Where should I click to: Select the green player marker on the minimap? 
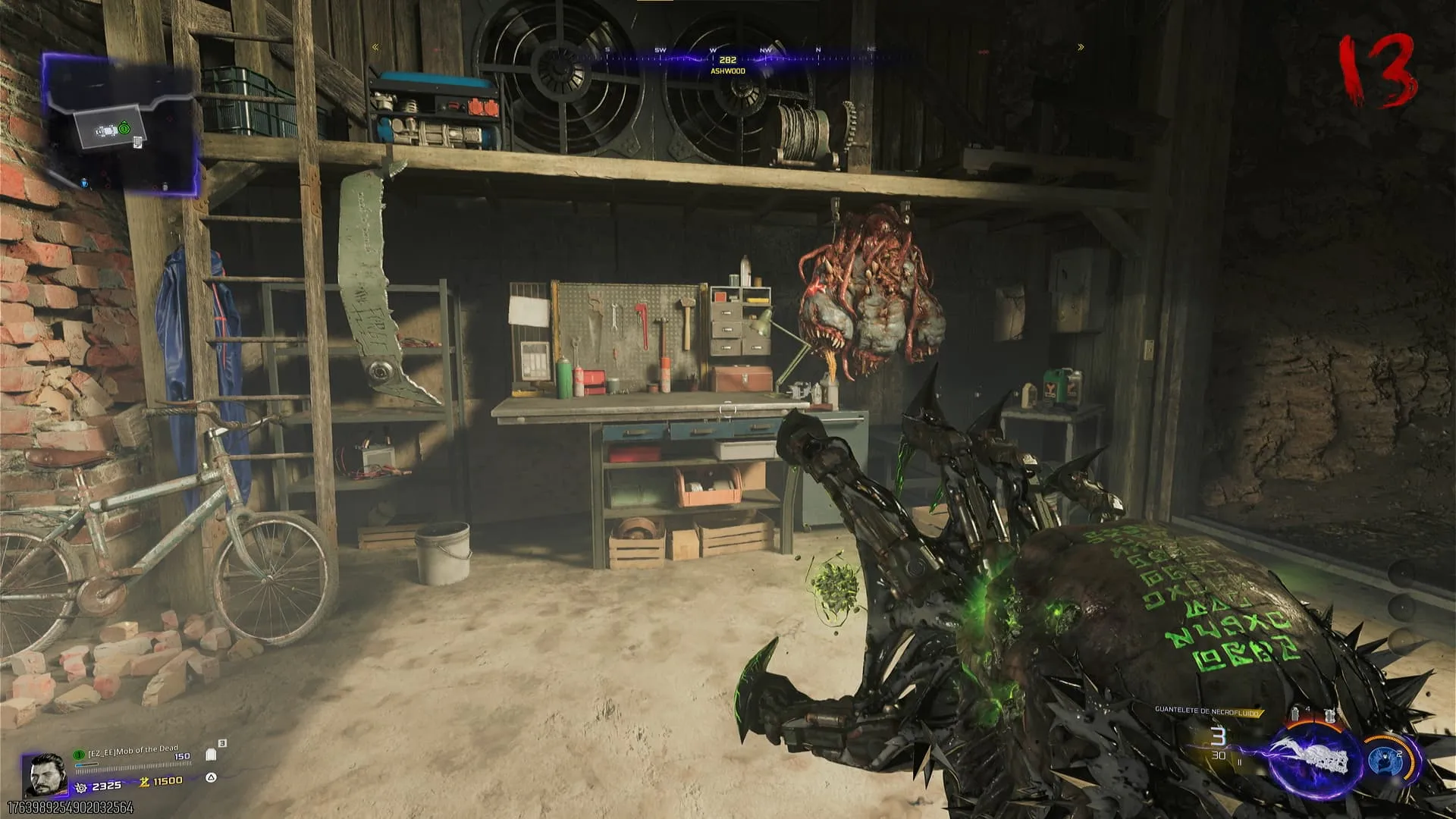click(124, 129)
